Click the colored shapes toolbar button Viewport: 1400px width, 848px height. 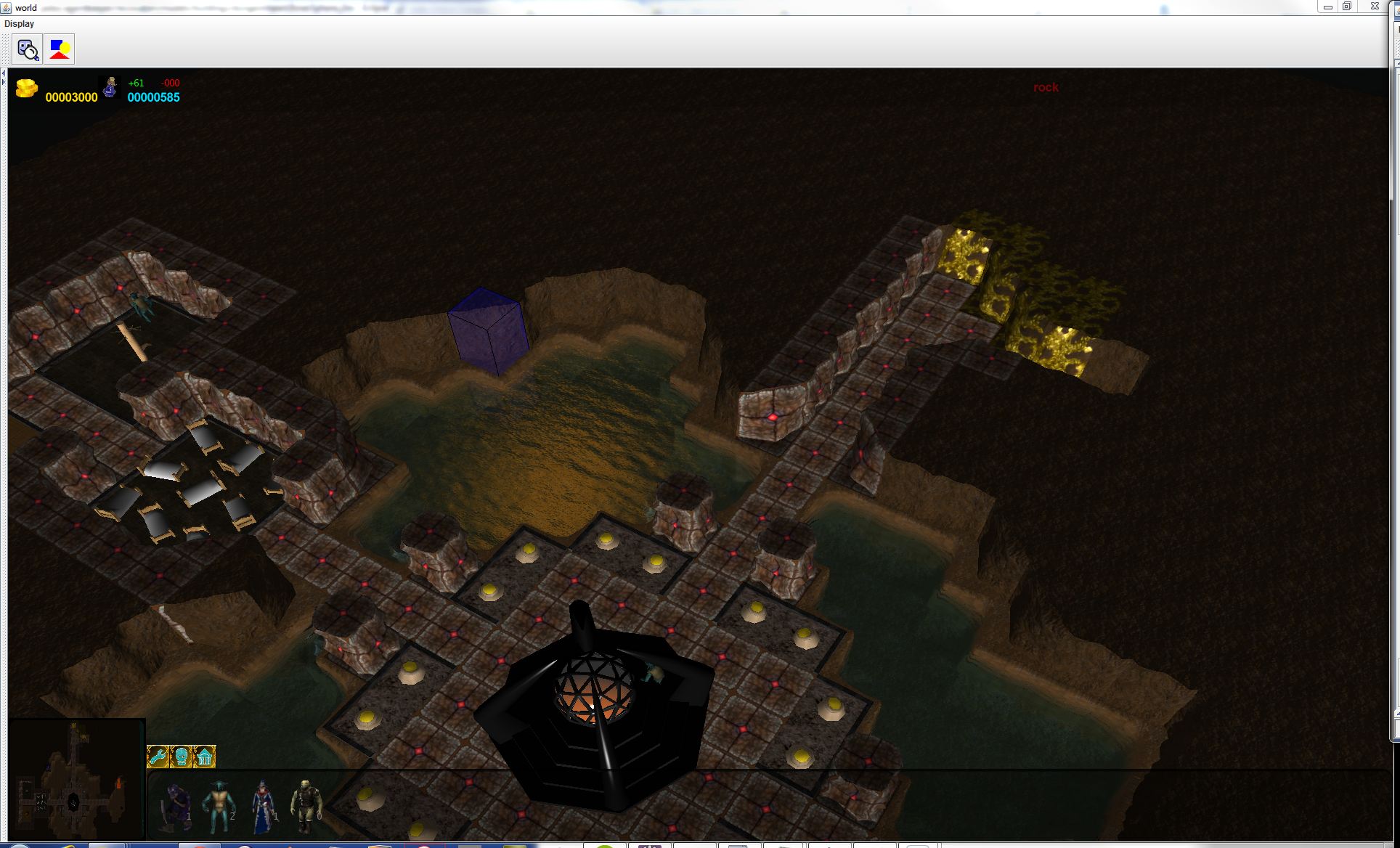(60, 49)
